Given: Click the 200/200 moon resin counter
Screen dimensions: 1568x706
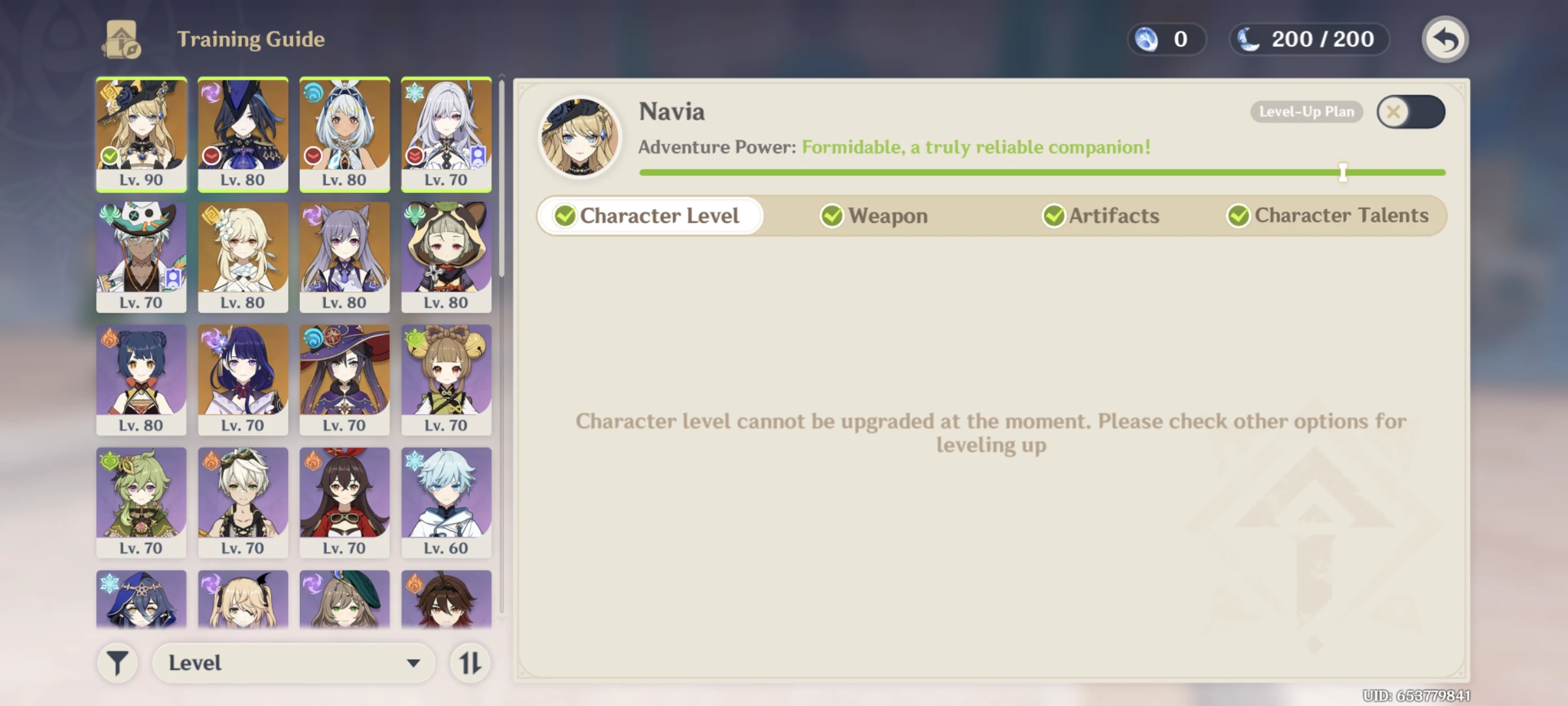Looking at the screenshot, I should (x=1307, y=39).
